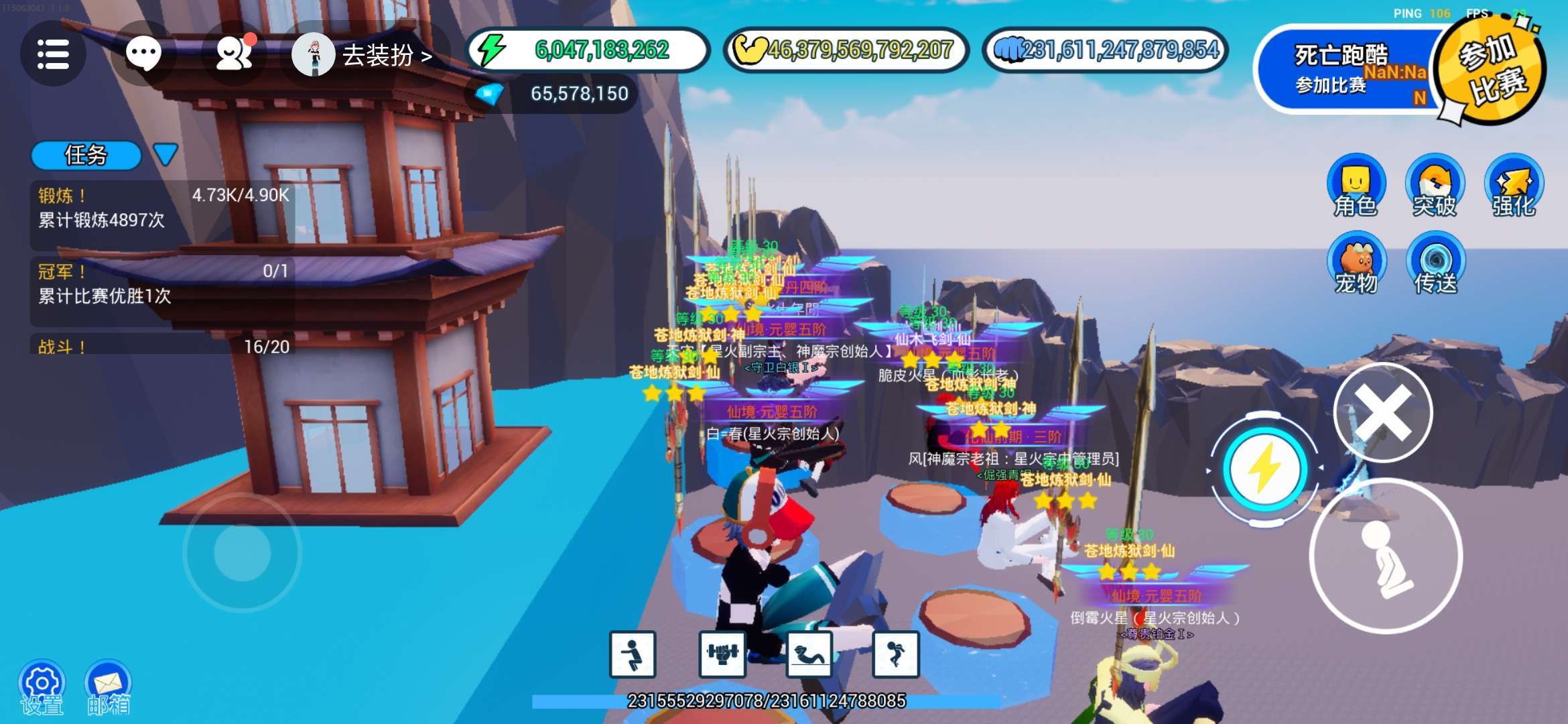Open the 角色 character menu
The height and width of the screenshot is (724, 1568).
(x=1356, y=186)
